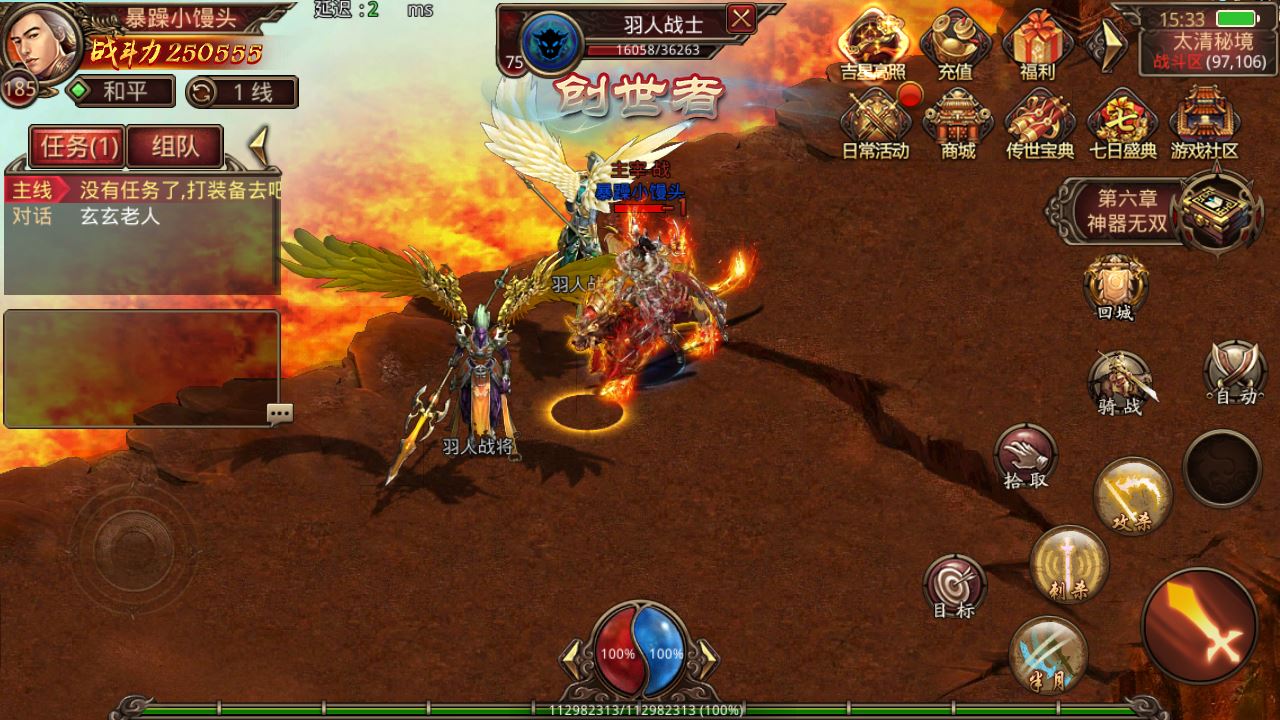Open the 游戏社区 community
Screen dimensions: 1280x720
[x=1204, y=122]
